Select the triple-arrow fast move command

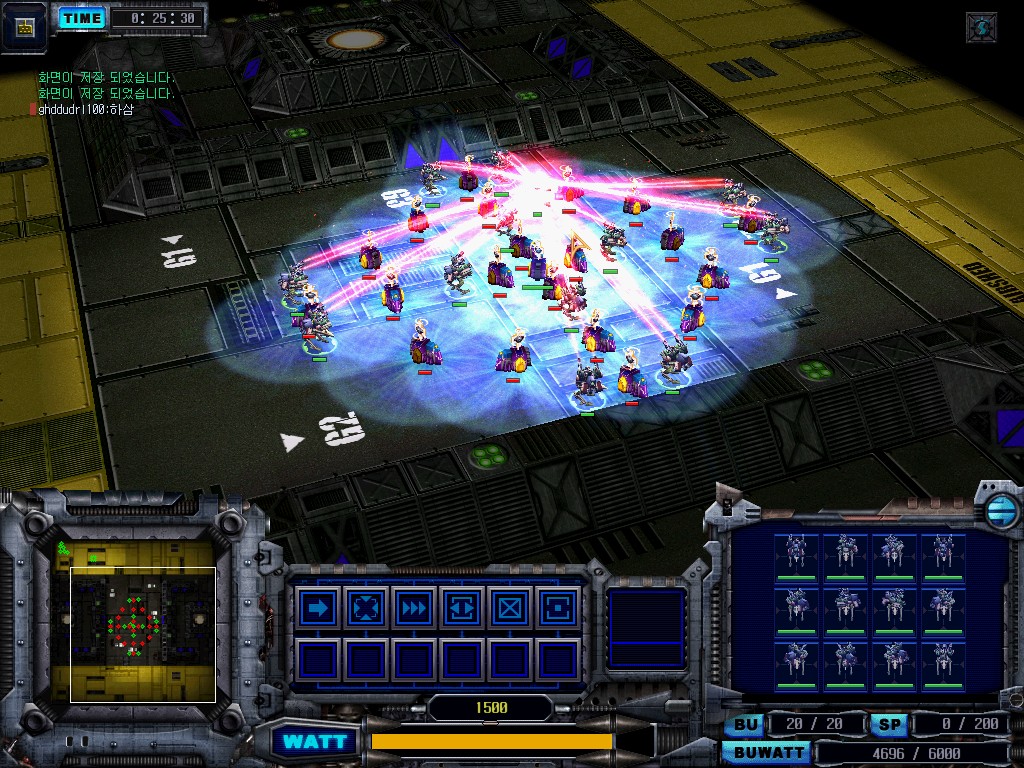click(x=414, y=607)
